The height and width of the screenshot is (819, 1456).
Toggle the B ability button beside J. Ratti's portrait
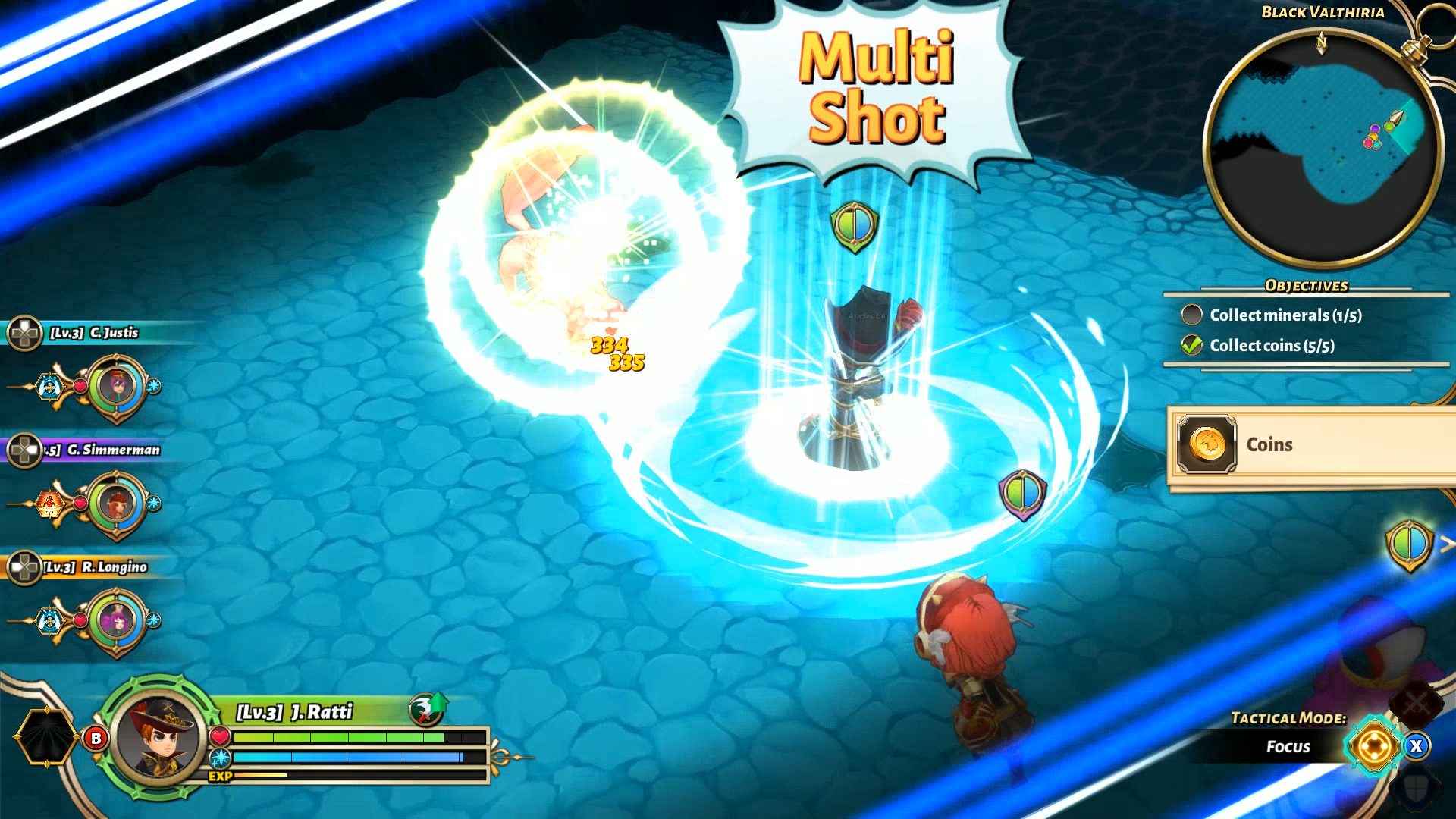click(96, 737)
